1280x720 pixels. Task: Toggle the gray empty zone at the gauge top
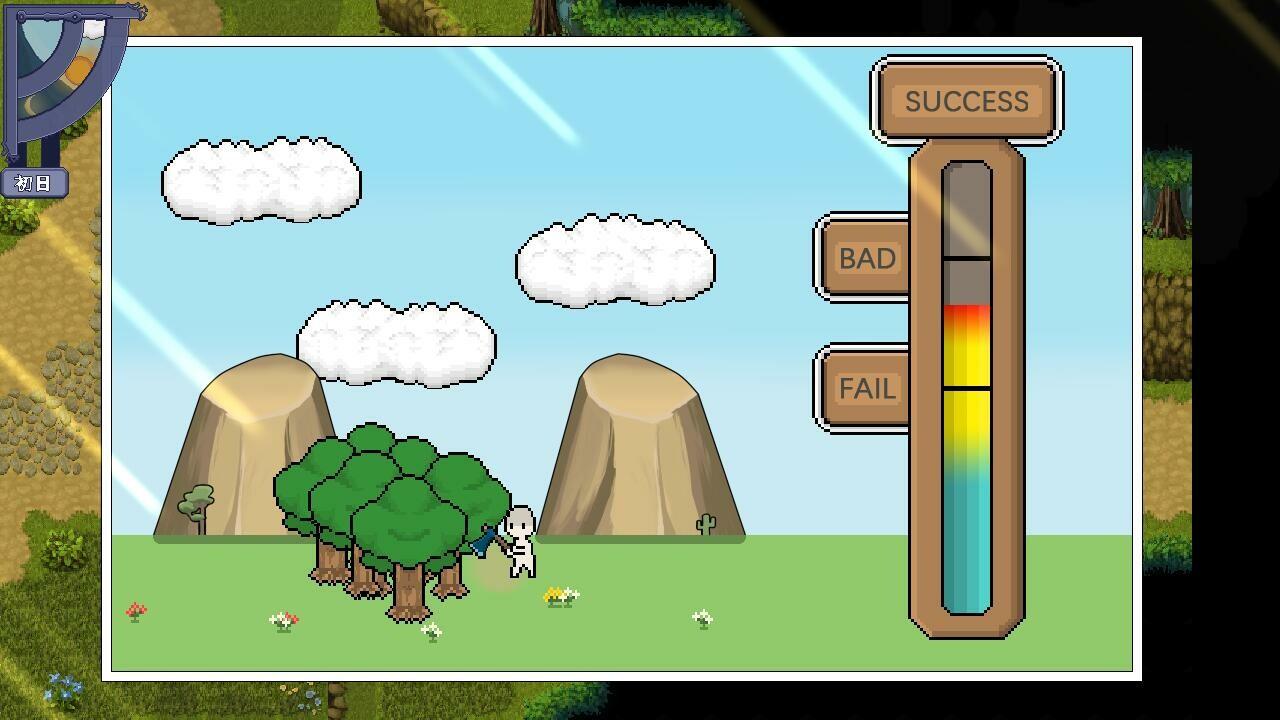point(964,210)
